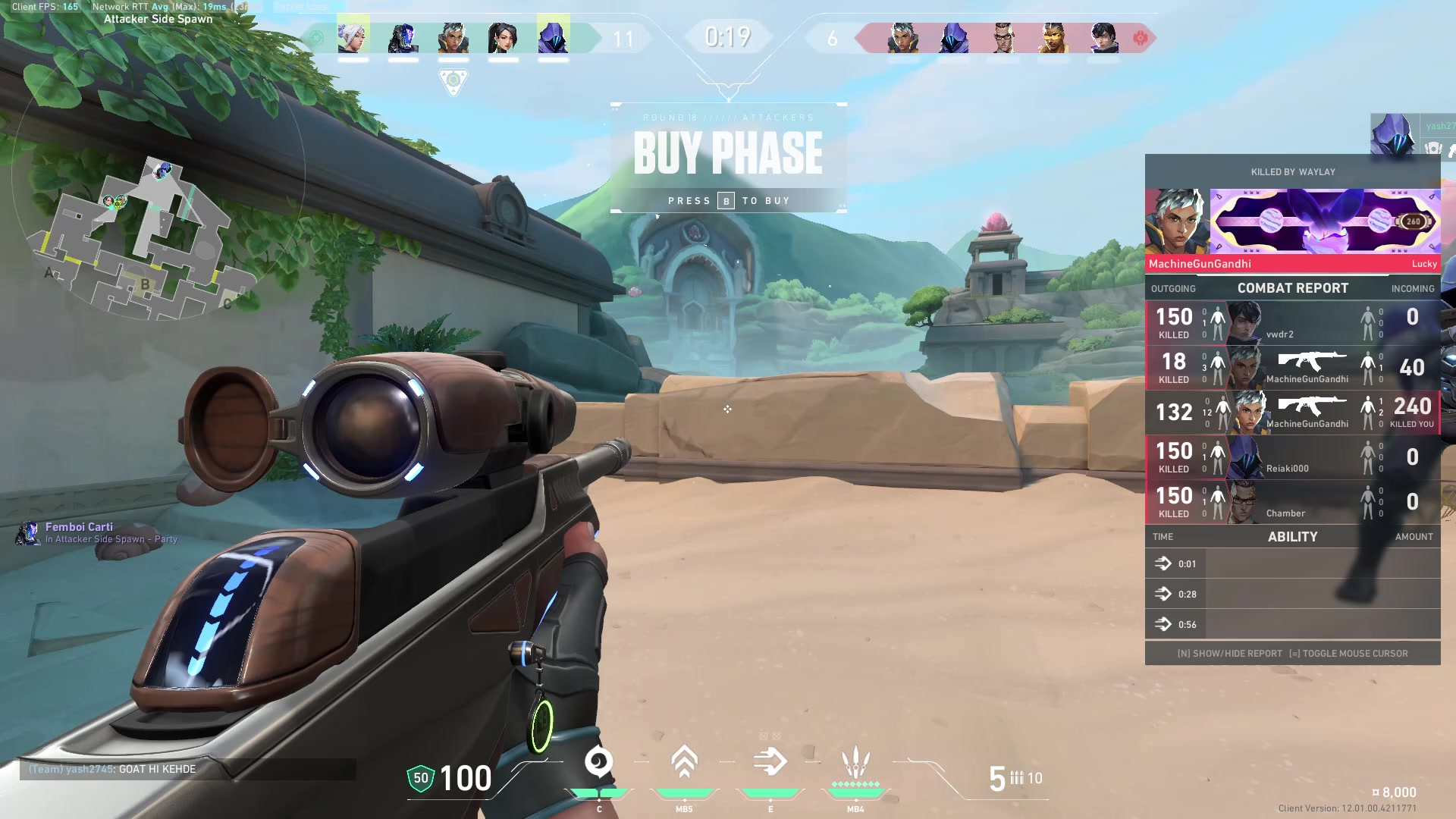Select the Chamber row in Combat Report
This screenshot has width=1456, height=819.
[x=1292, y=503]
